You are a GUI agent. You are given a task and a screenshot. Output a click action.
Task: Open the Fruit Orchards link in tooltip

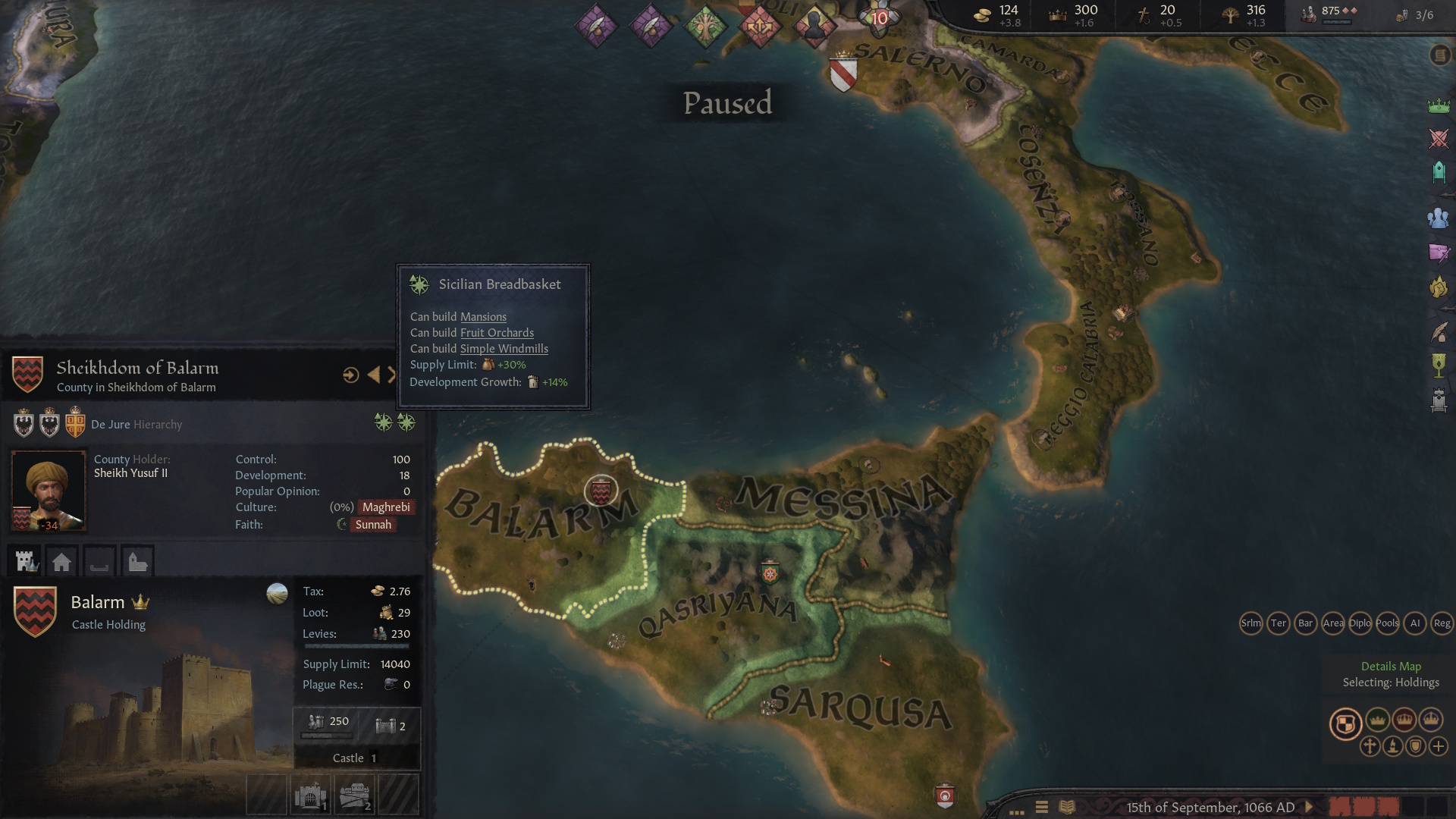click(x=497, y=333)
